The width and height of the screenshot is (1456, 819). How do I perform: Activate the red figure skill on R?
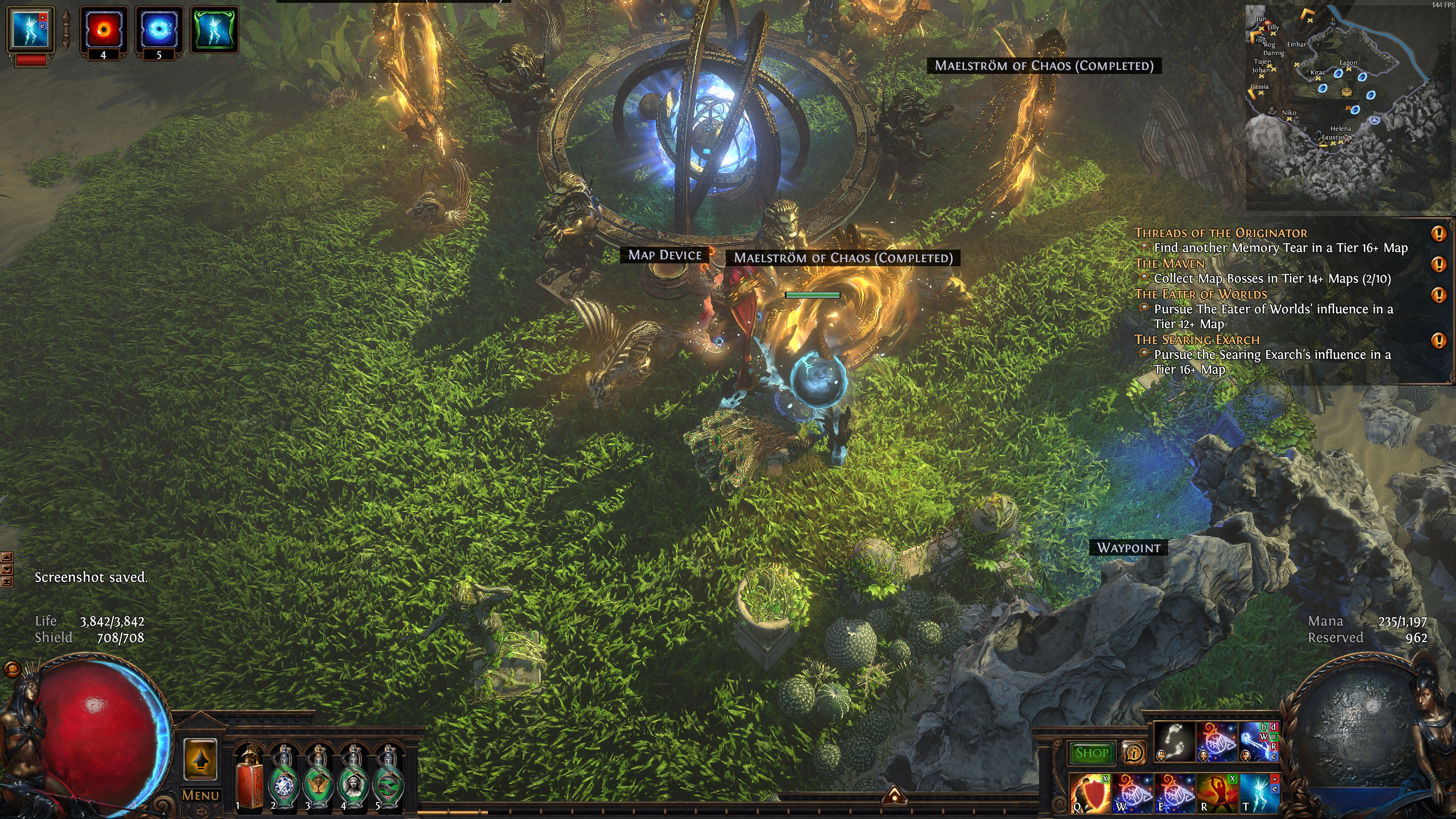click(x=1217, y=793)
